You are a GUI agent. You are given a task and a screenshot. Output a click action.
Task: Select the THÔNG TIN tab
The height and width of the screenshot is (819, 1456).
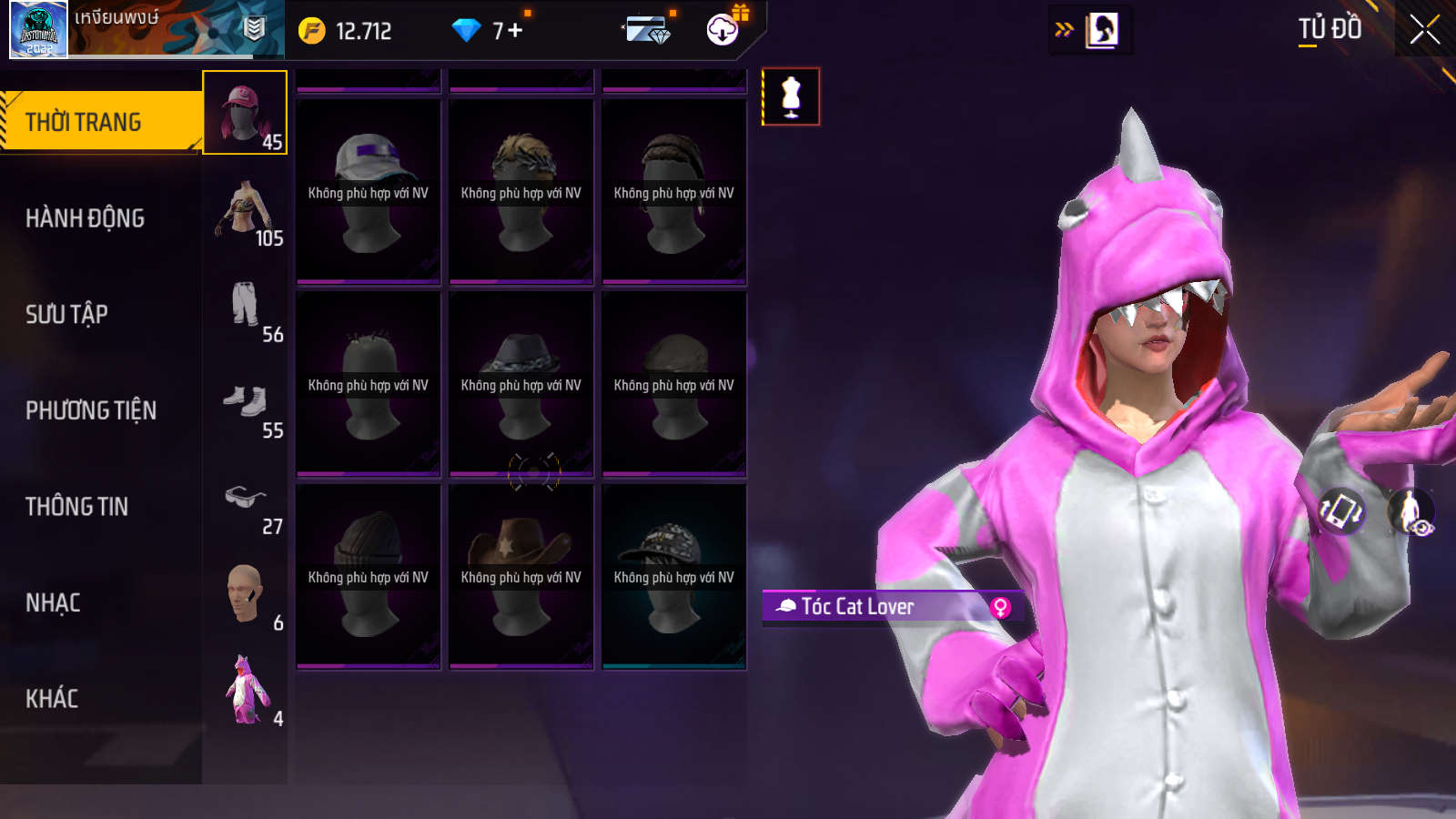tap(77, 507)
